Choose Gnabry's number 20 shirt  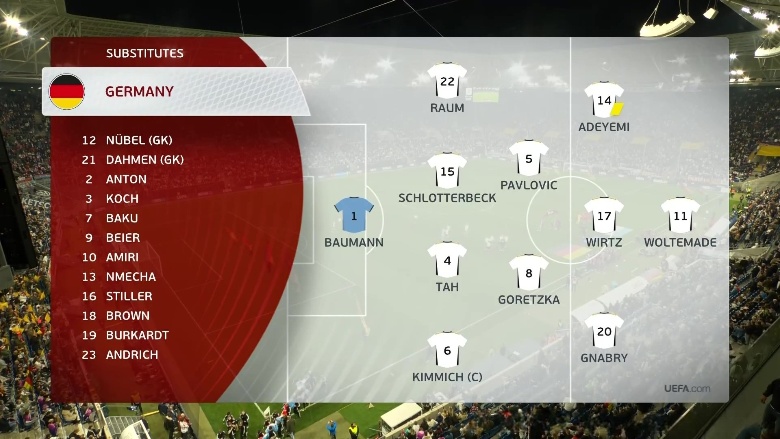click(604, 330)
